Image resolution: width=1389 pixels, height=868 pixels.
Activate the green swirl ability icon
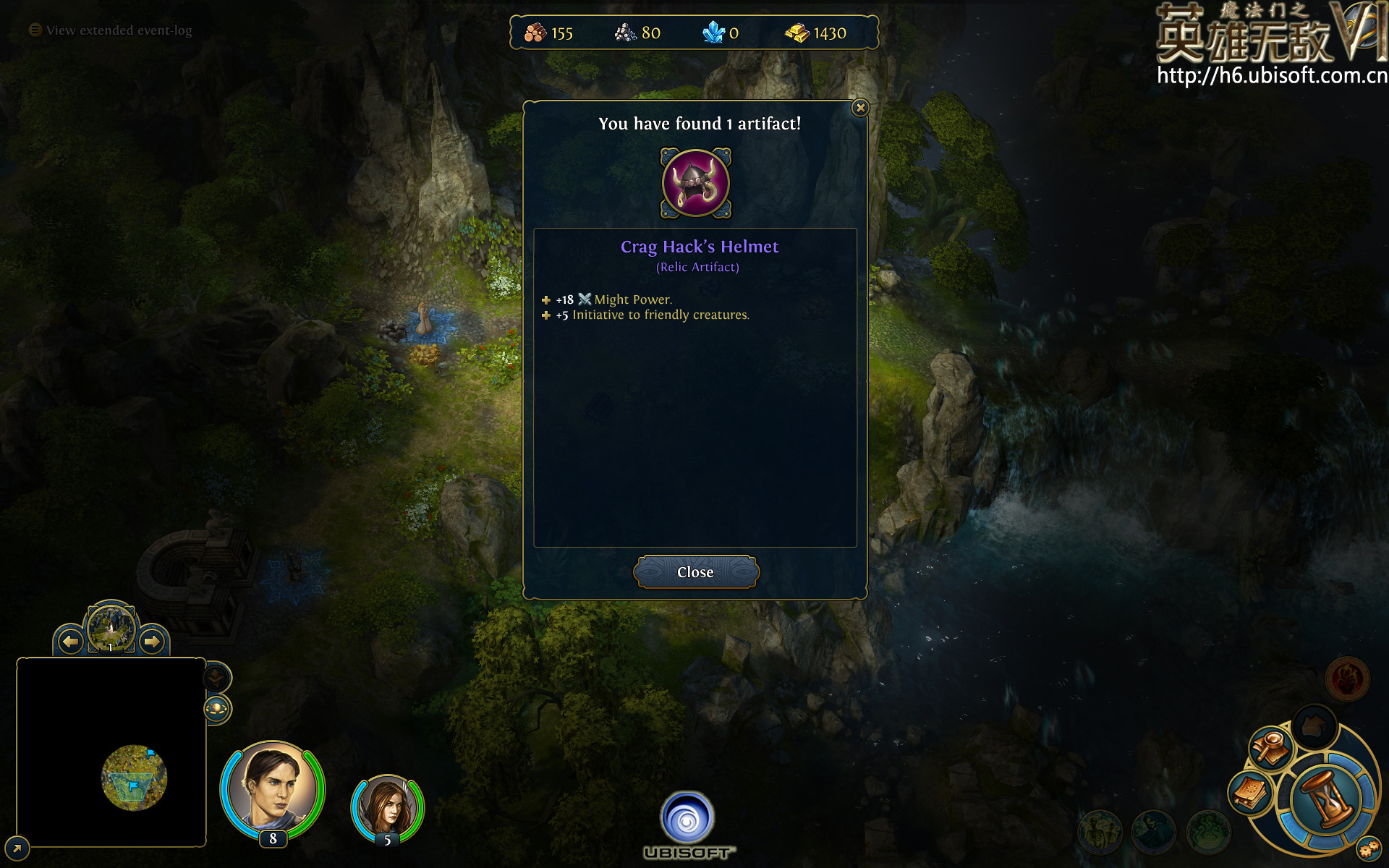click(1207, 831)
